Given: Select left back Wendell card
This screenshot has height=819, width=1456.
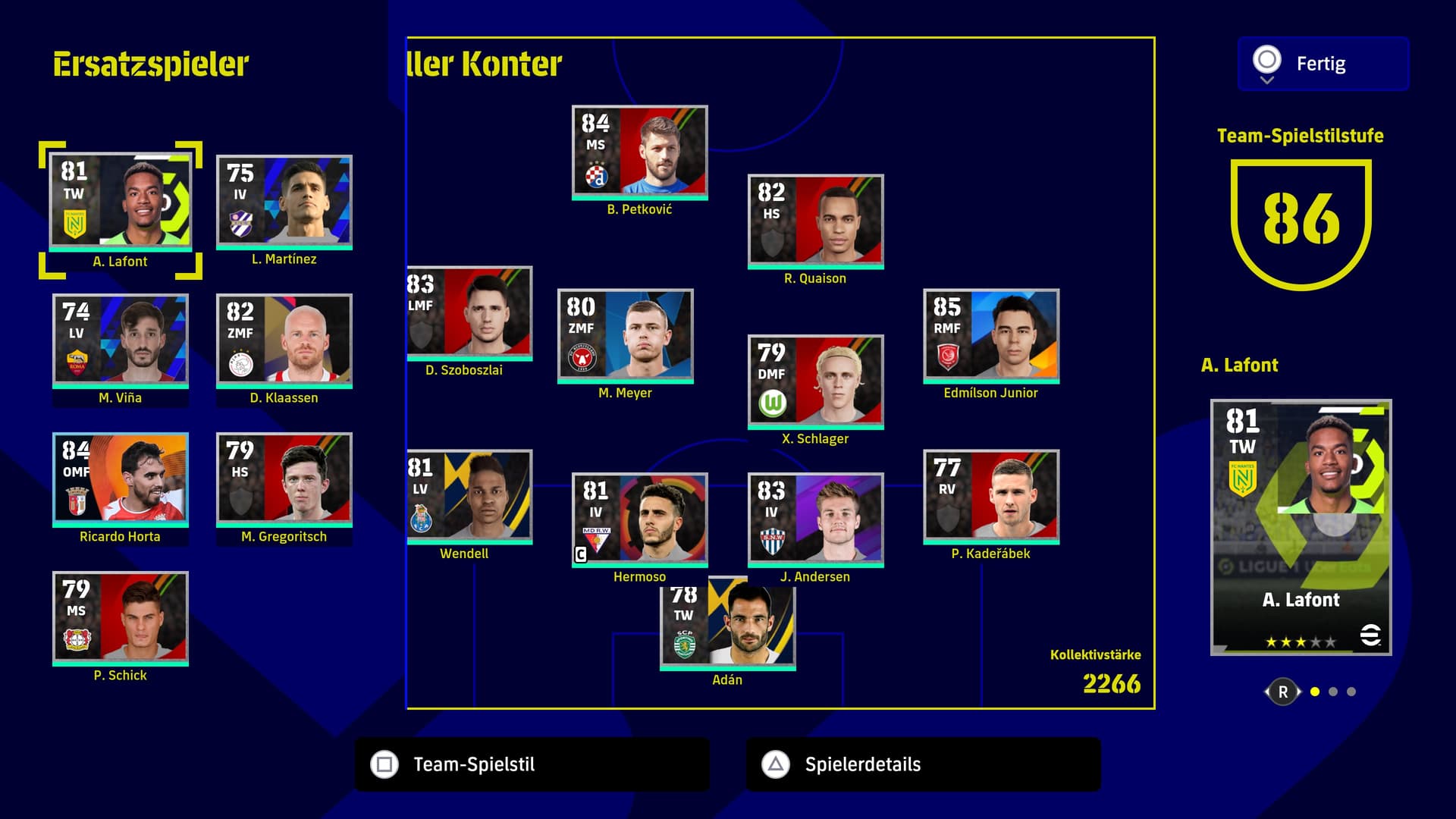Looking at the screenshot, I should click(x=470, y=497).
